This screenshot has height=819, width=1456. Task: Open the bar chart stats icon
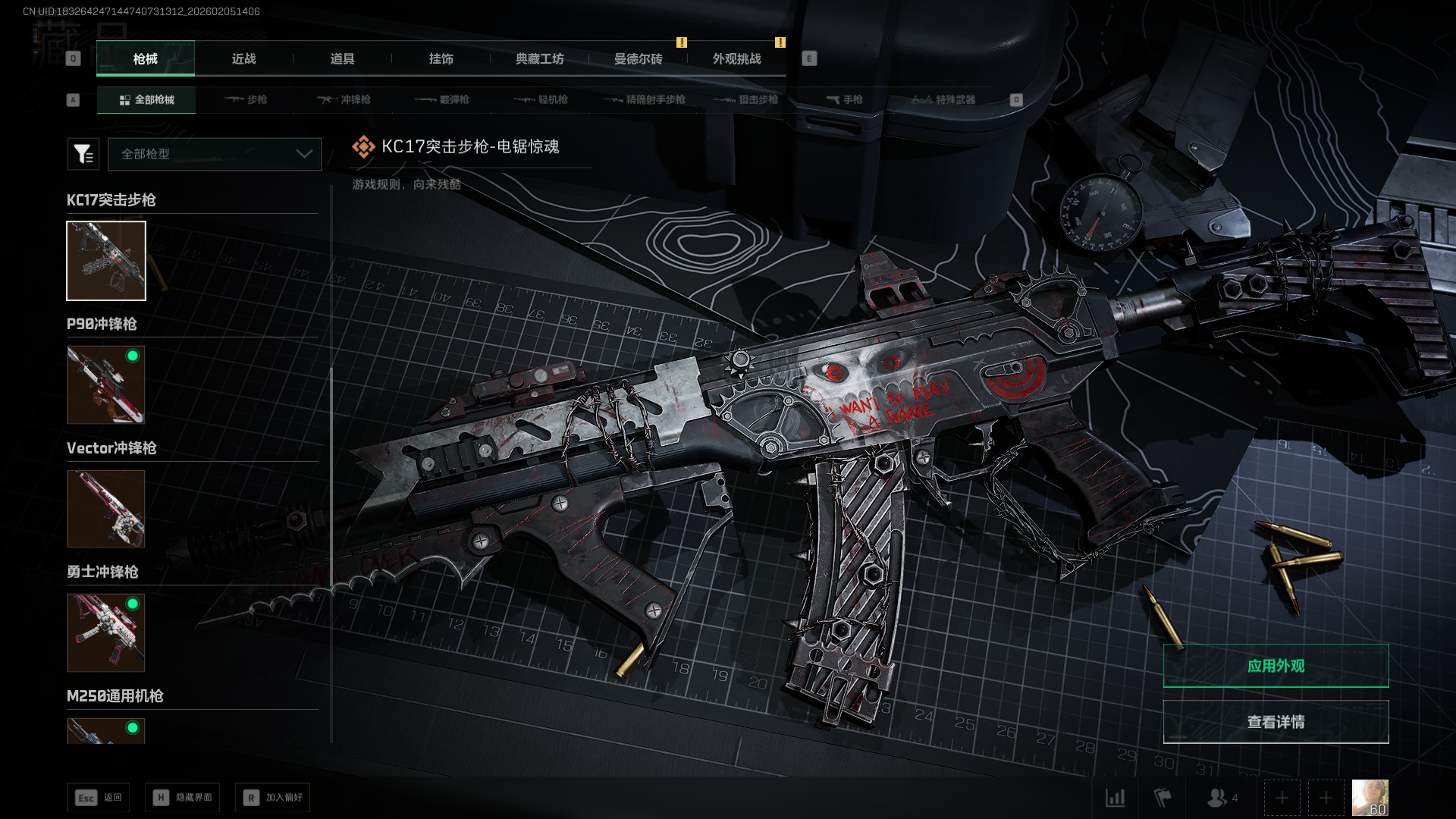(1116, 798)
